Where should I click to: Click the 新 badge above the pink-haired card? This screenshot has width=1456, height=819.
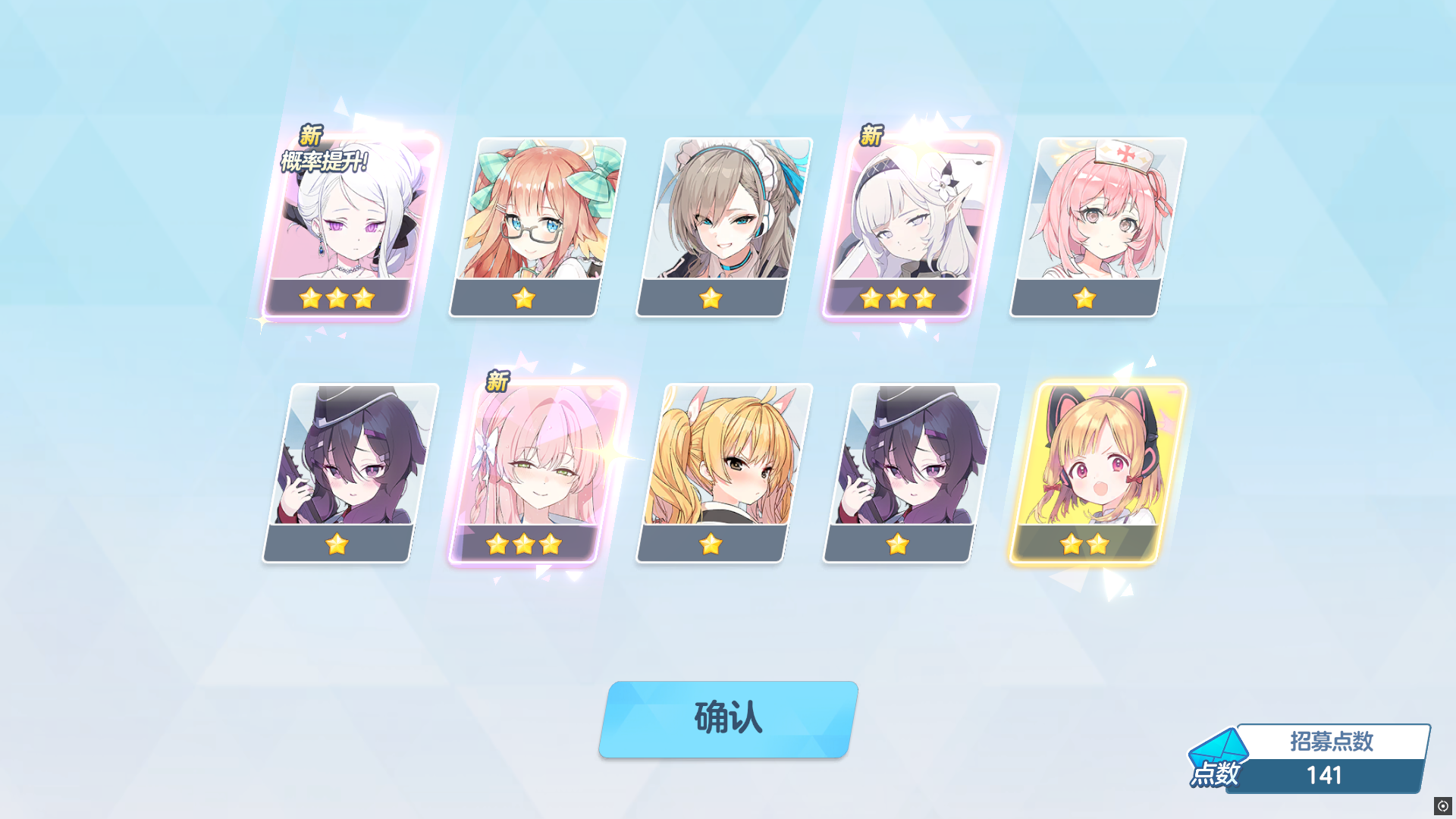point(499,378)
